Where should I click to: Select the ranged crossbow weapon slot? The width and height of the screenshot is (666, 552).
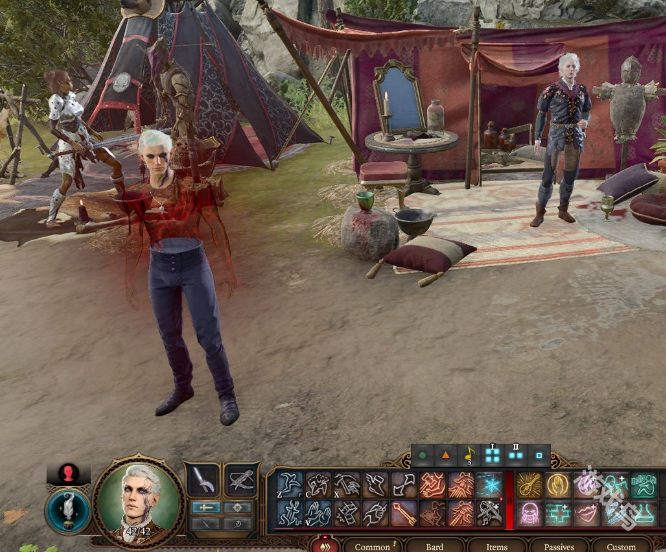241,480
